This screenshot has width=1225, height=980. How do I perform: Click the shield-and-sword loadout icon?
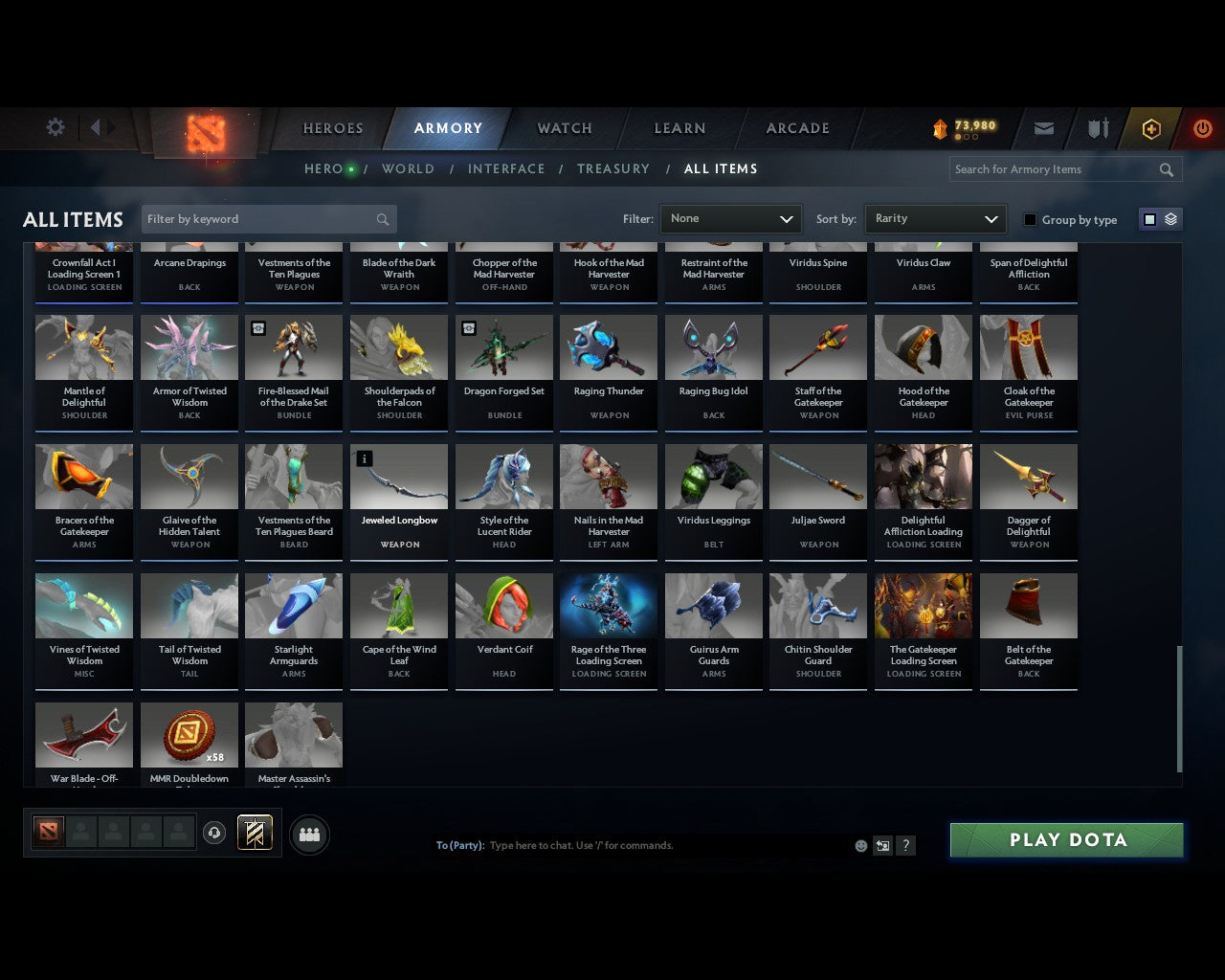[x=1097, y=128]
